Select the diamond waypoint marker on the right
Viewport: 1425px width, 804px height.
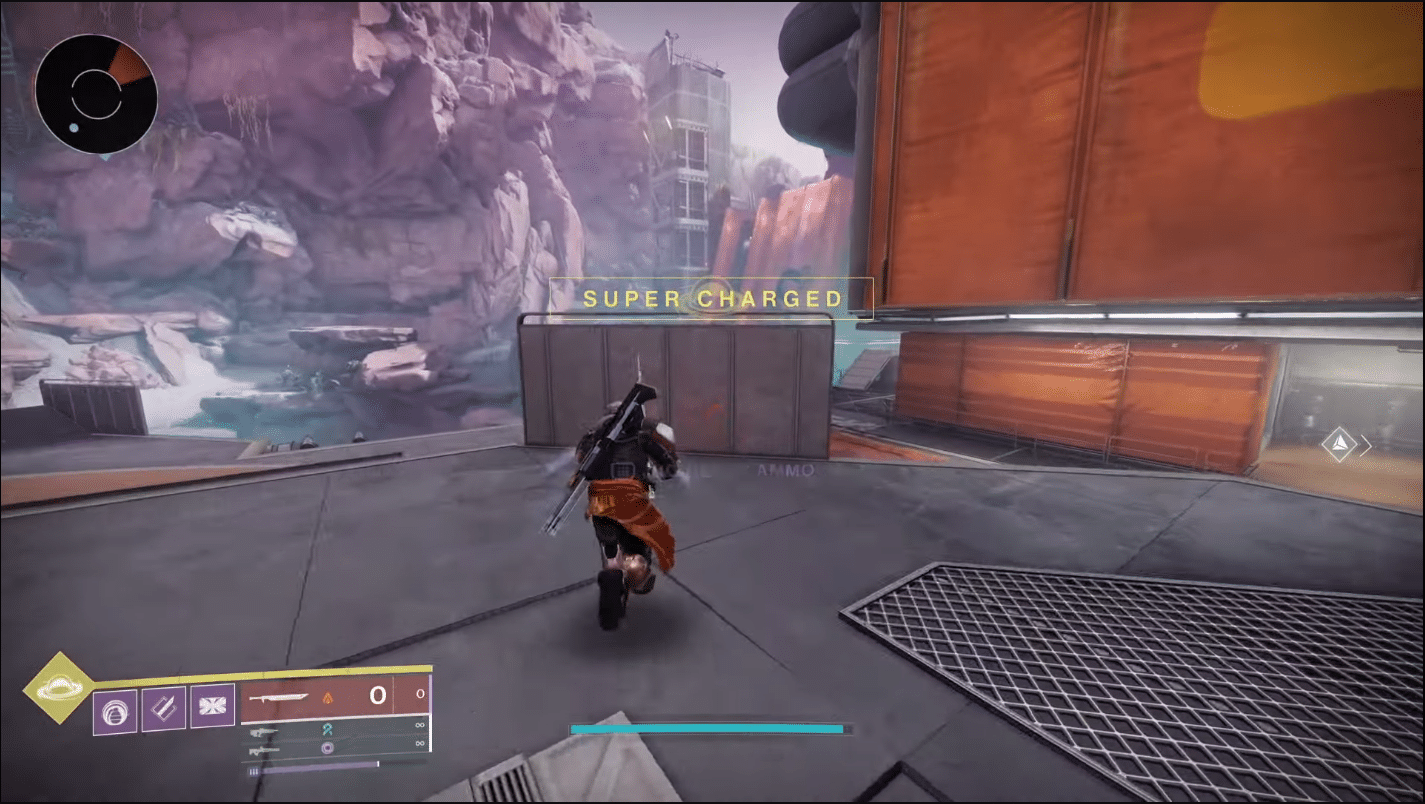[1340, 444]
